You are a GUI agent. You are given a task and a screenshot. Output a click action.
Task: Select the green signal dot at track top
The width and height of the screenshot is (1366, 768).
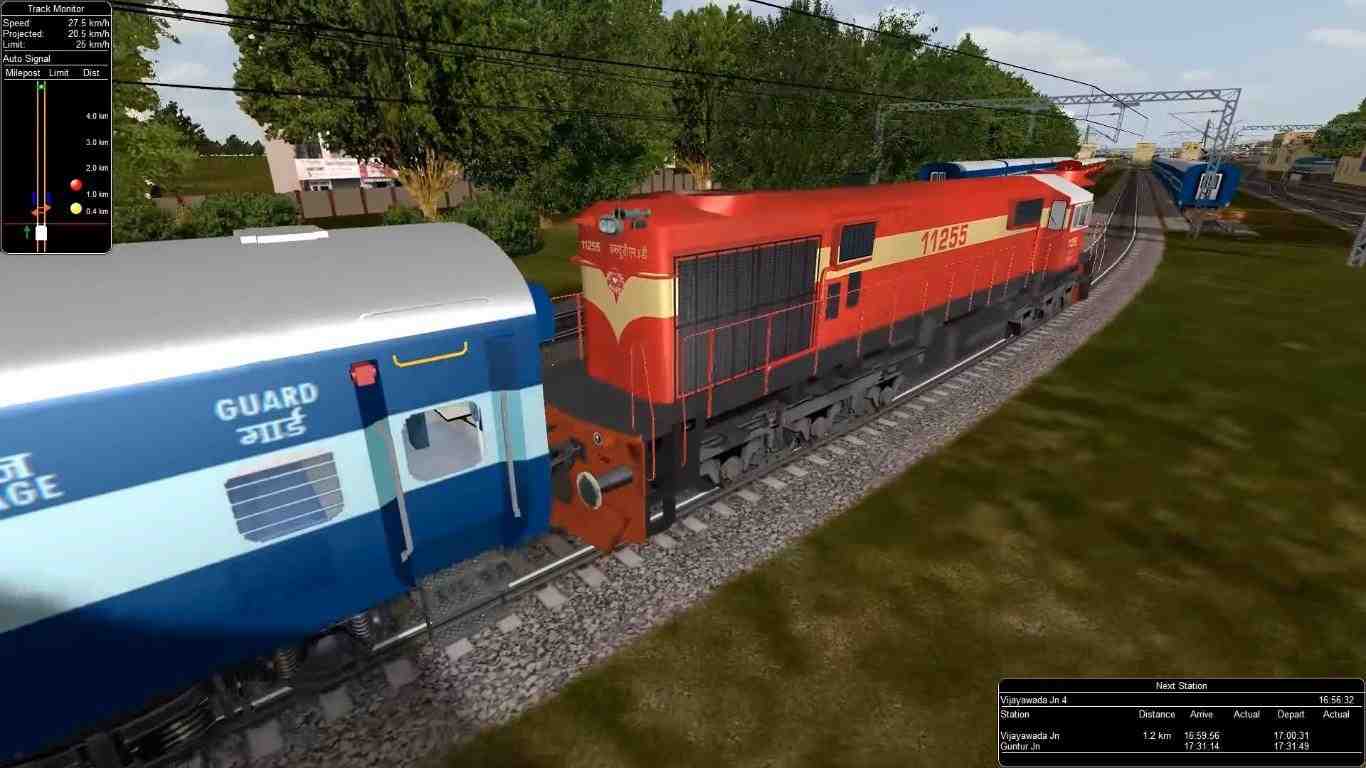41,86
